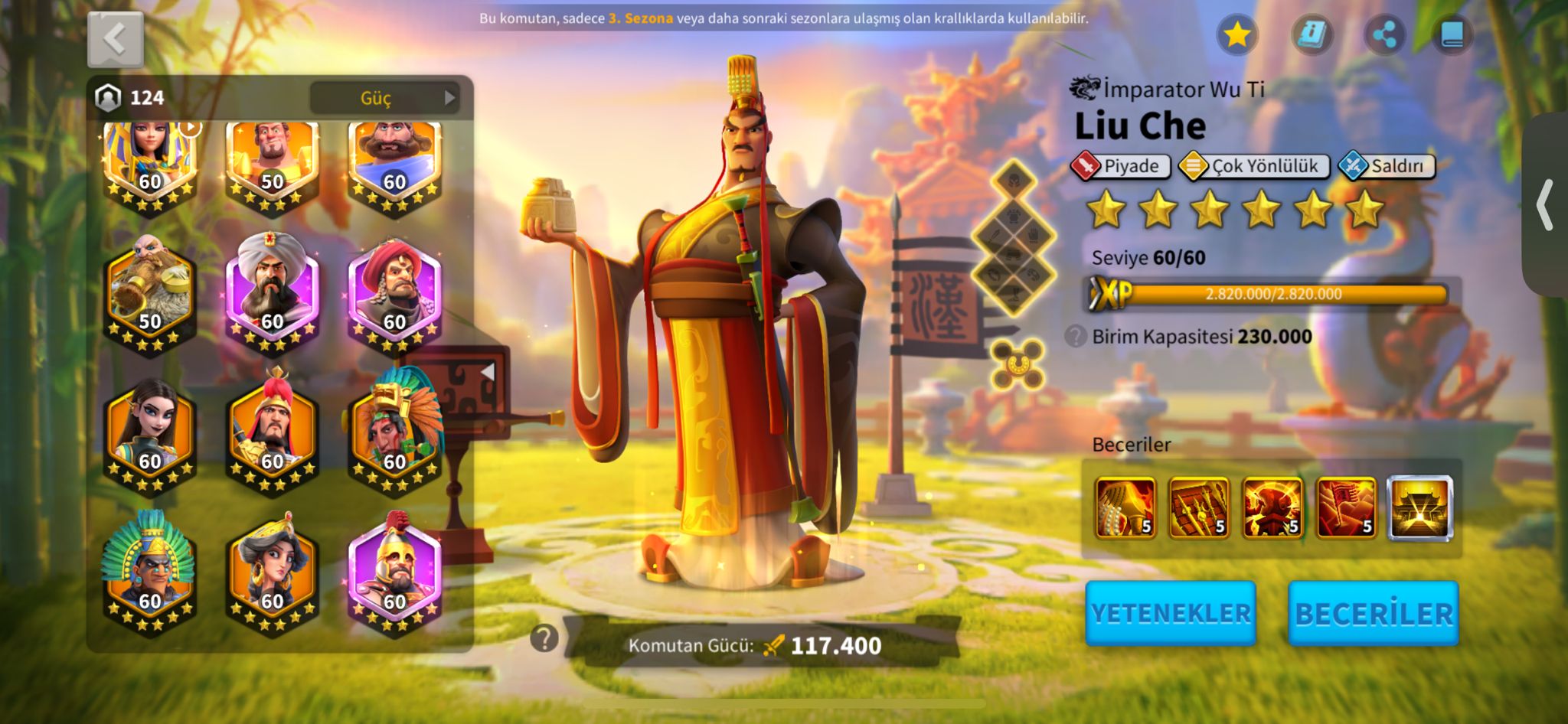Show Birim Kapasitesi help tooltip
This screenshot has width=1568, height=724.
point(1076,336)
